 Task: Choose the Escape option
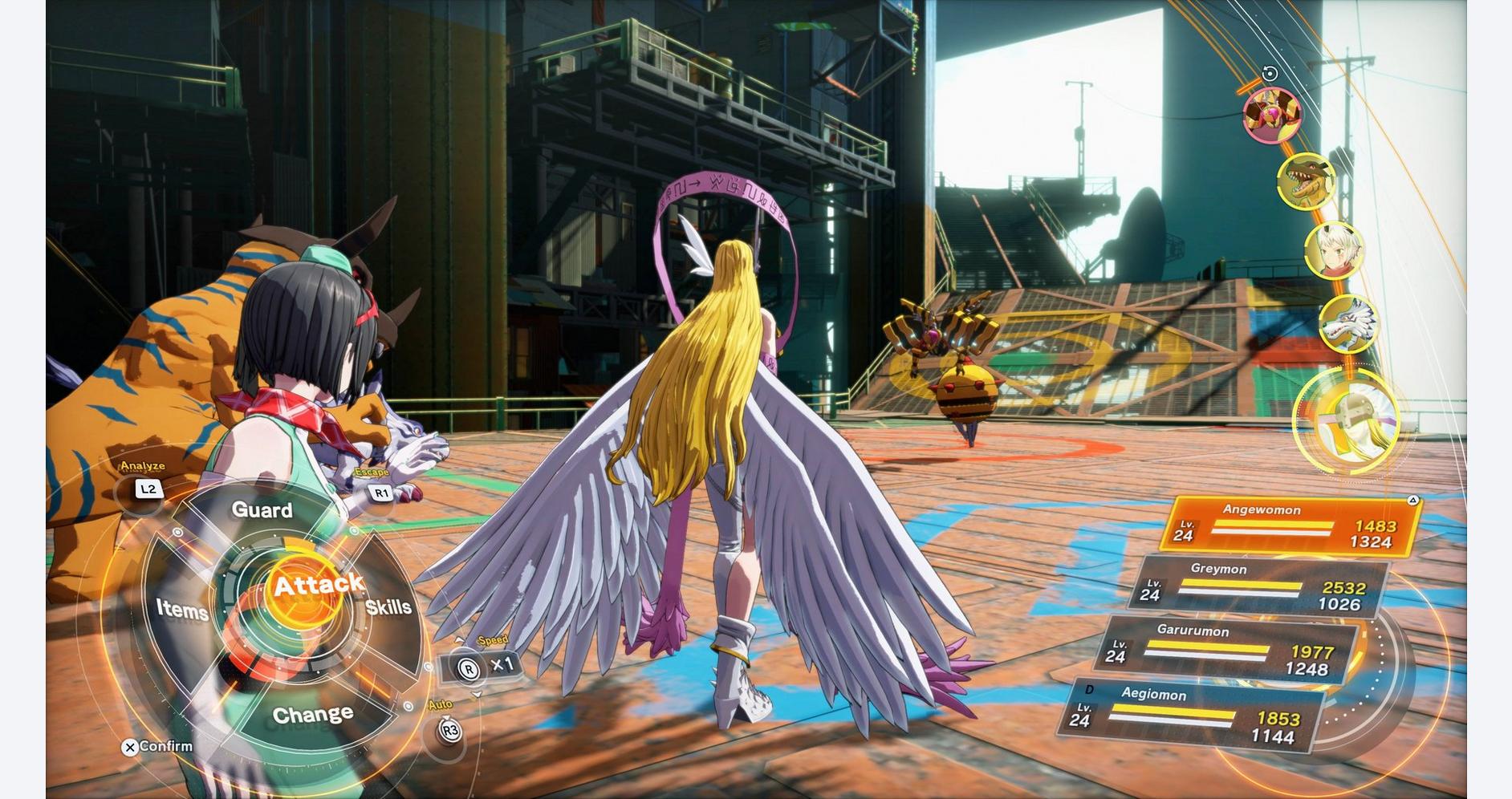(381, 493)
